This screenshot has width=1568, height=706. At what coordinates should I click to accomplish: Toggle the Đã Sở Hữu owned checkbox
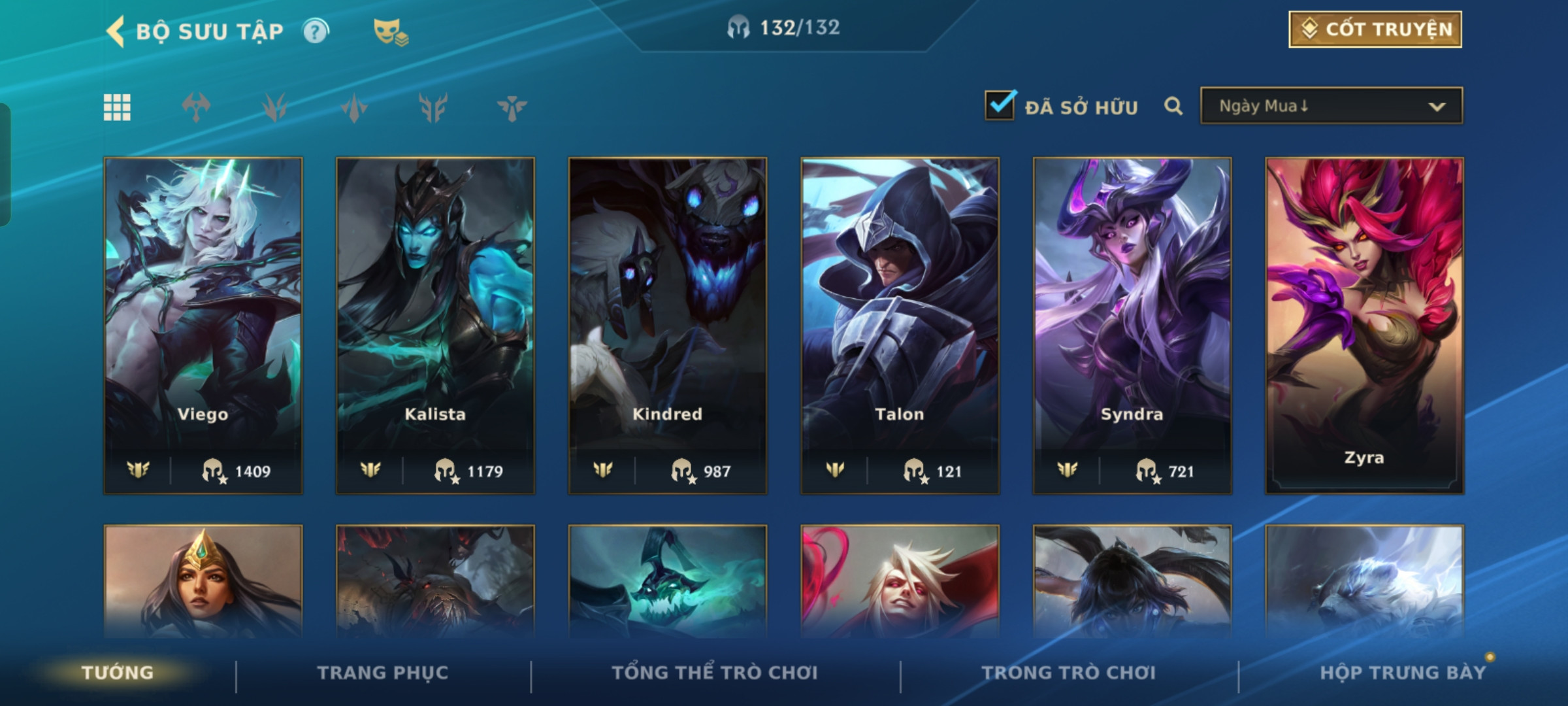point(1000,105)
